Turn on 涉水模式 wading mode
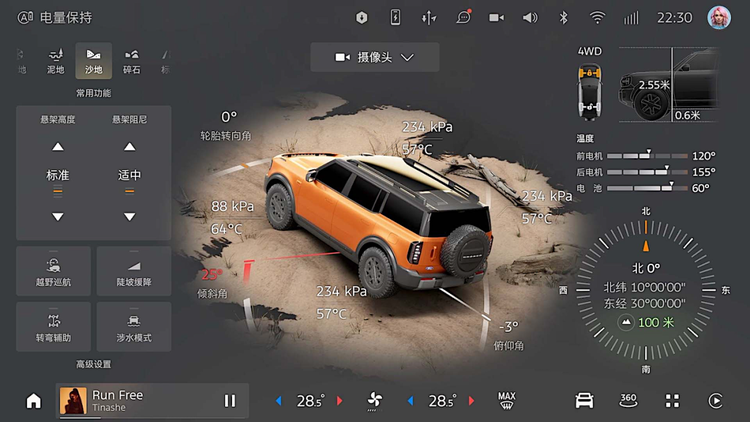Image resolution: width=750 pixels, height=422 pixels. click(x=134, y=327)
